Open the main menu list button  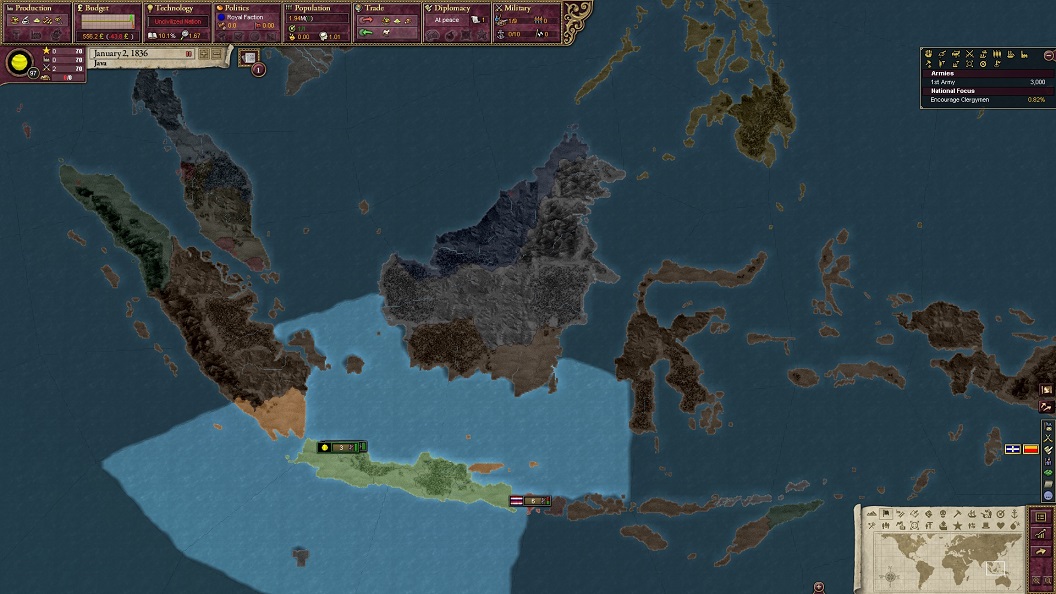pyautogui.click(x=1041, y=517)
